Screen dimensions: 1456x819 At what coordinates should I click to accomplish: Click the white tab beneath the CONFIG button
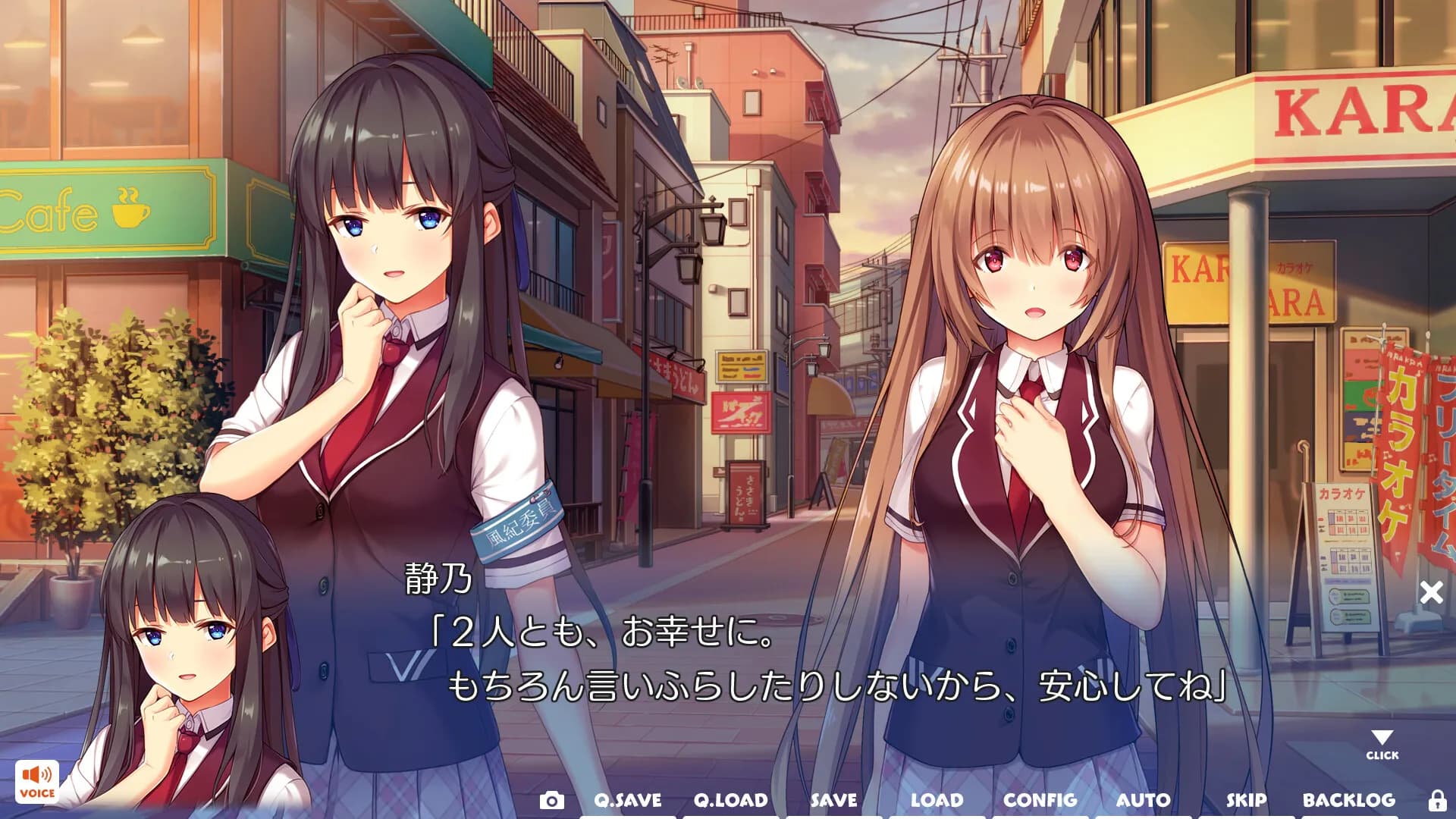click(1042, 815)
